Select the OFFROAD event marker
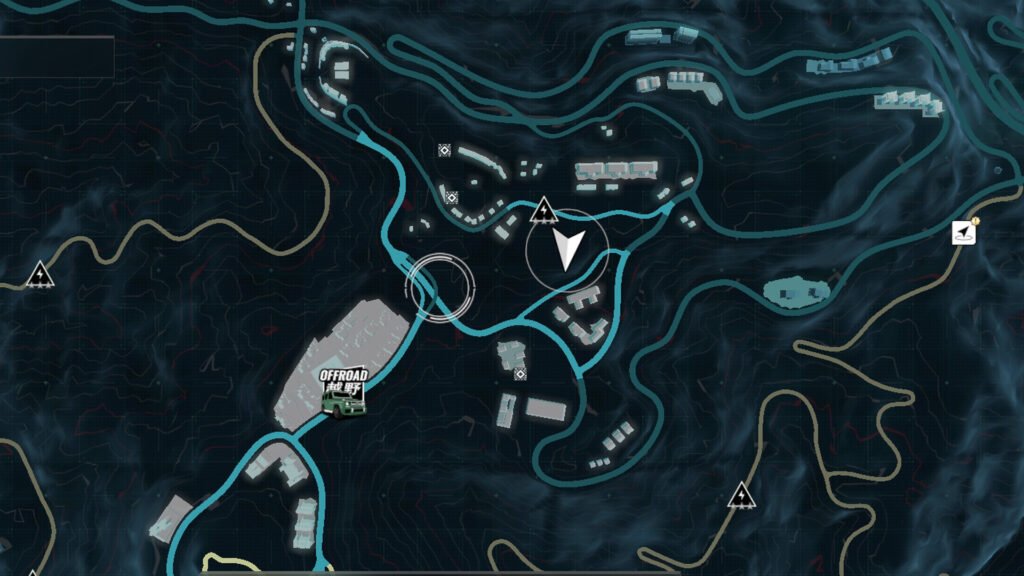 [343, 393]
